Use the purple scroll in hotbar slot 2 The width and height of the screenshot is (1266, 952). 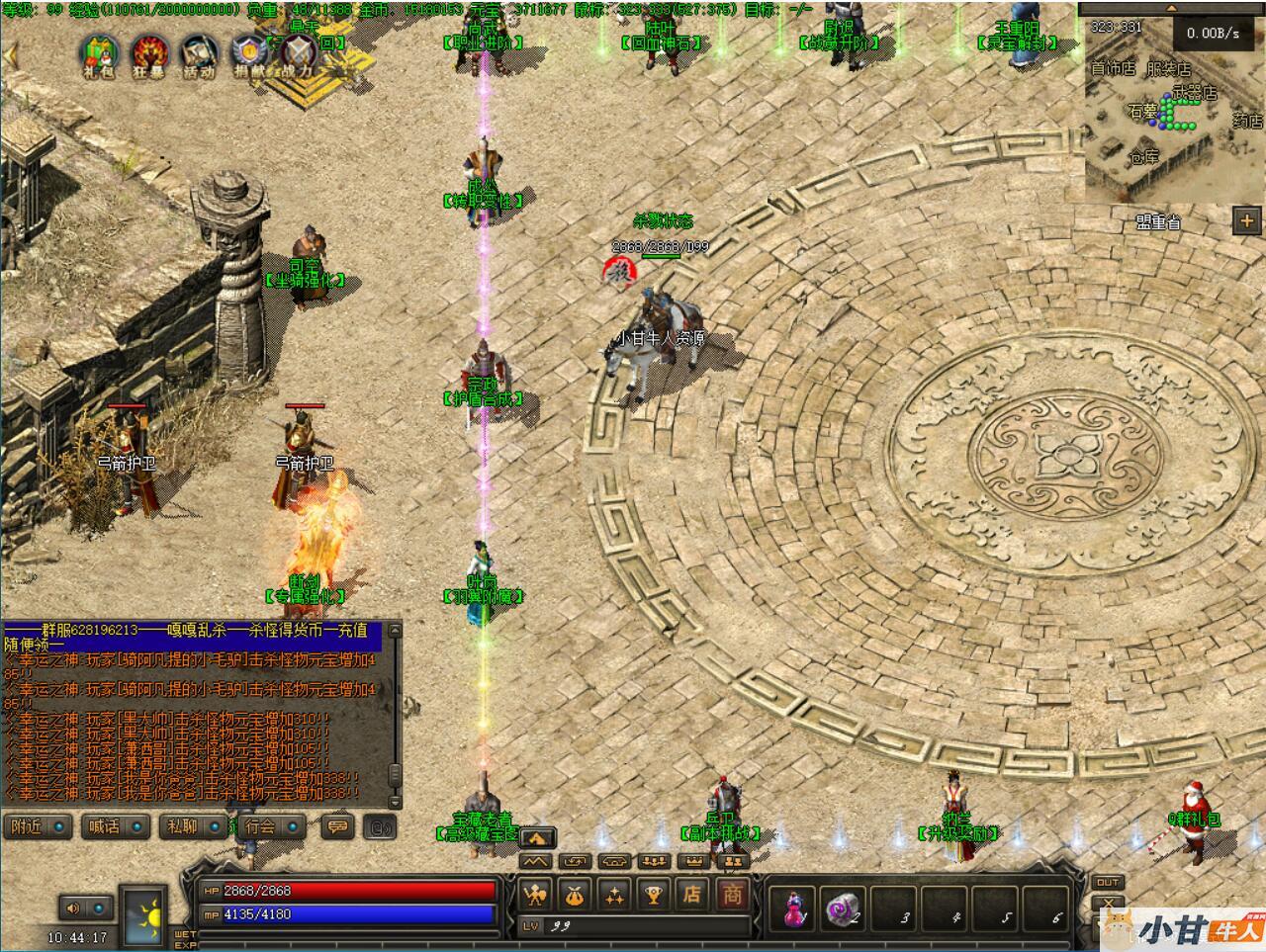(842, 908)
